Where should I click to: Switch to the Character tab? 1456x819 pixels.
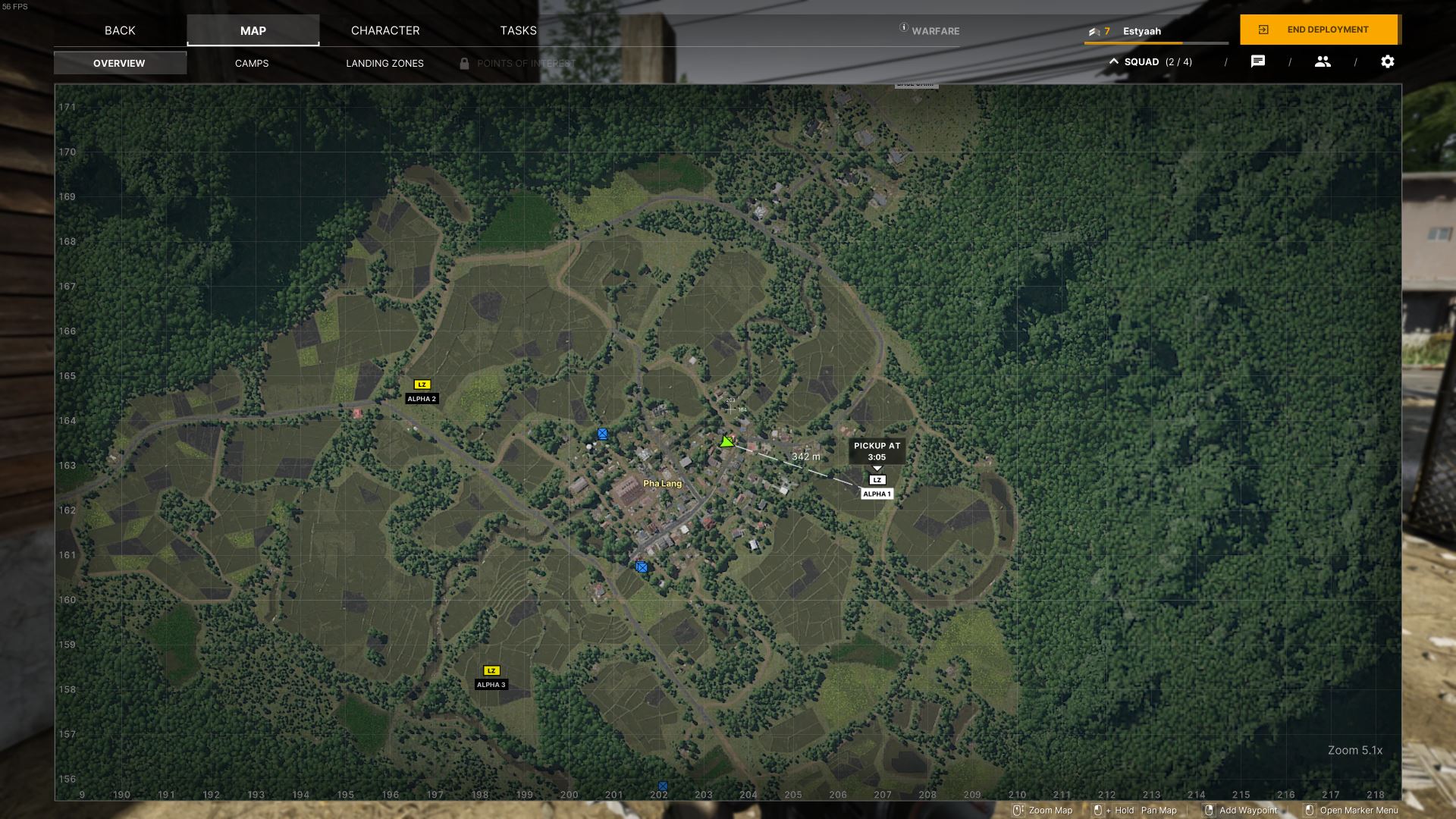click(x=385, y=30)
